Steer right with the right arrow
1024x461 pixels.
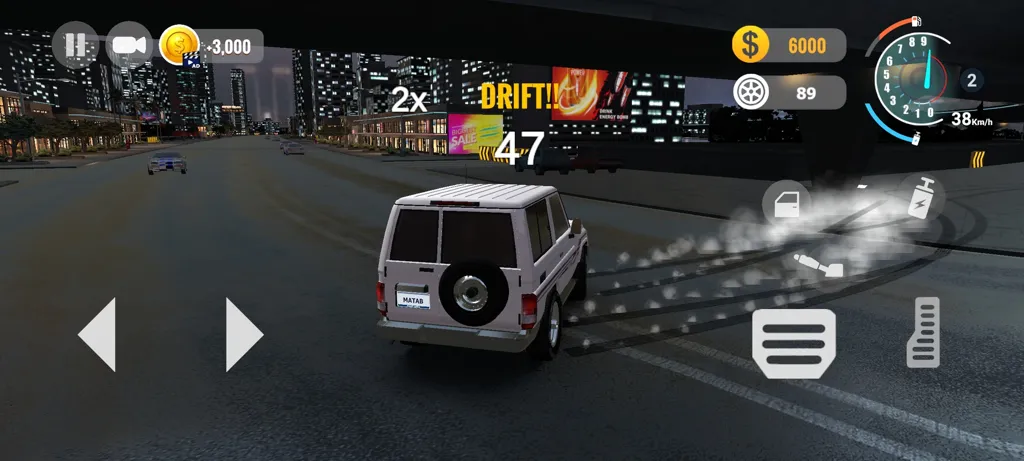pyautogui.click(x=244, y=334)
